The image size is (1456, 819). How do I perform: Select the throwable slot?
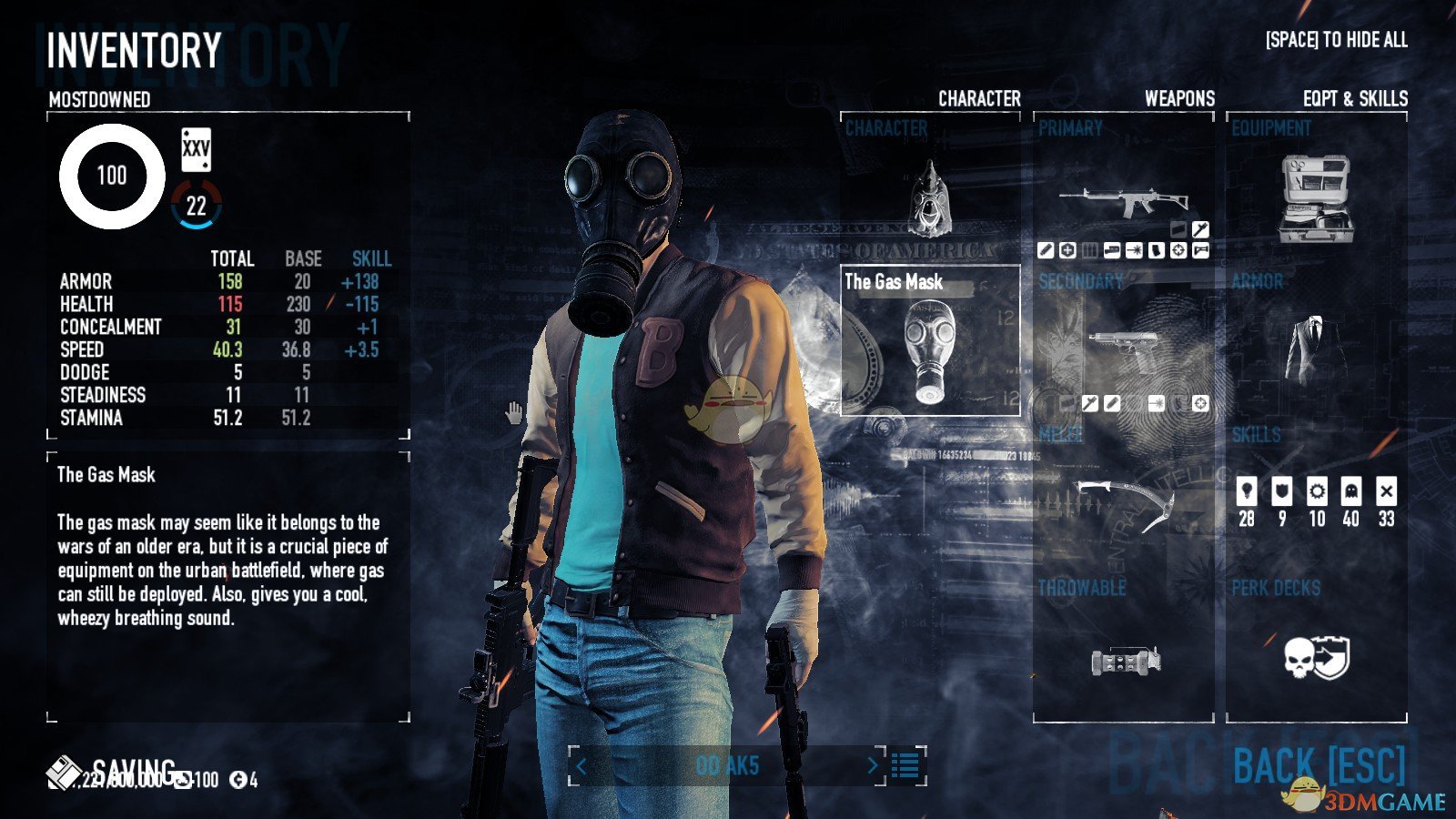[x=1125, y=657]
